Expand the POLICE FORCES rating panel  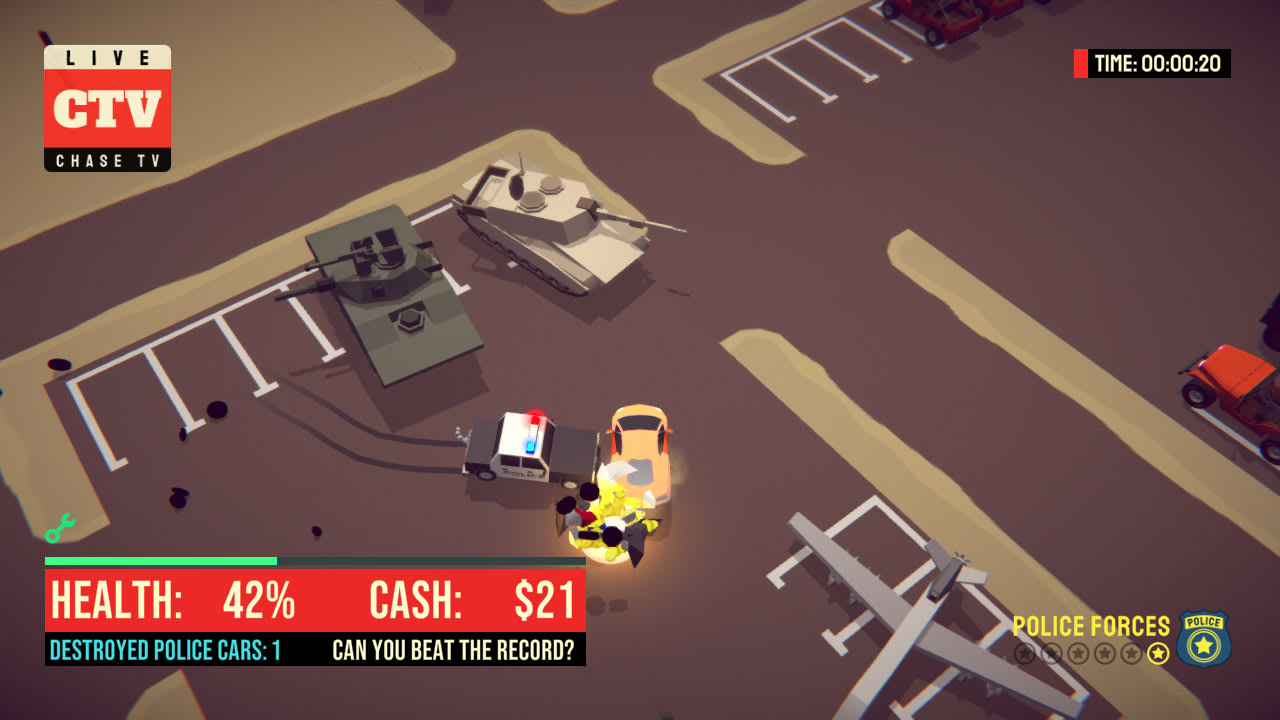(1090, 627)
